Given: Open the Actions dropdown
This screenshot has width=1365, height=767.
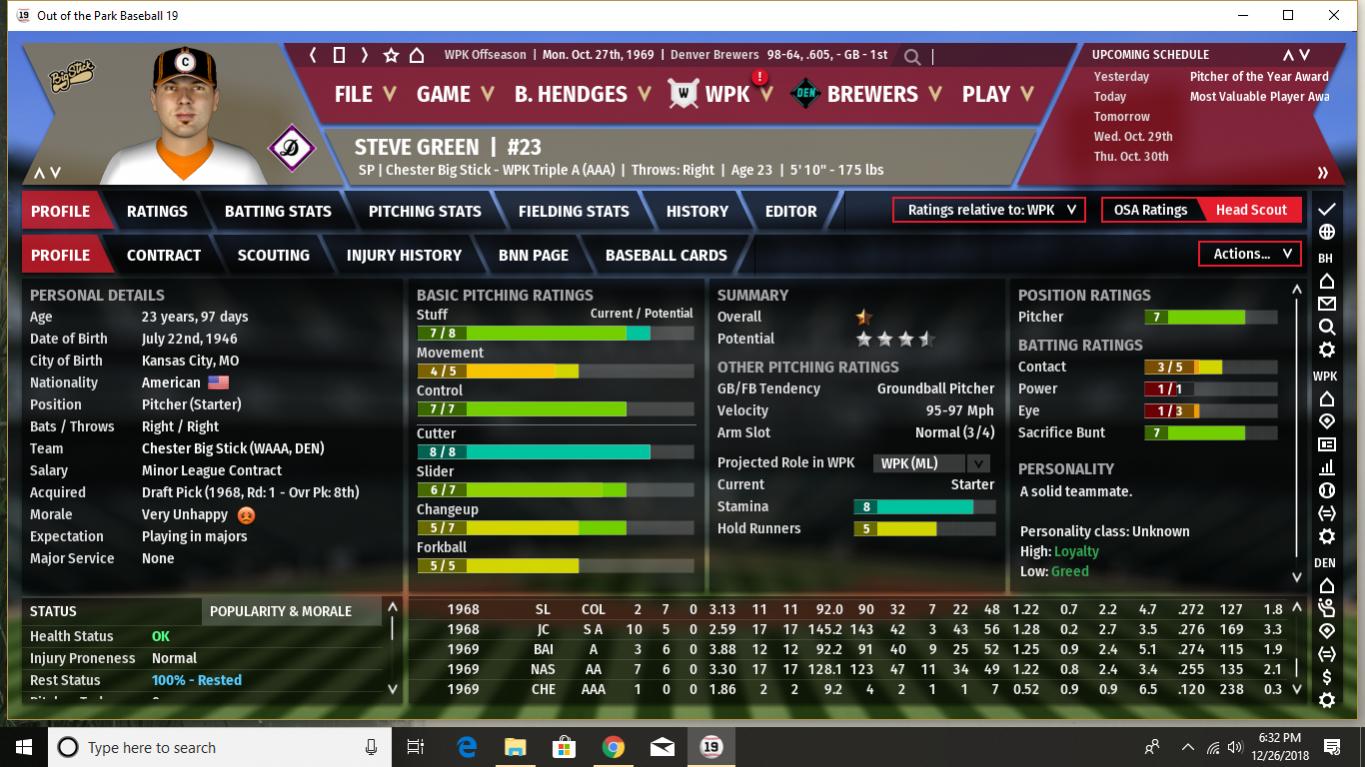Looking at the screenshot, I should coord(1250,254).
